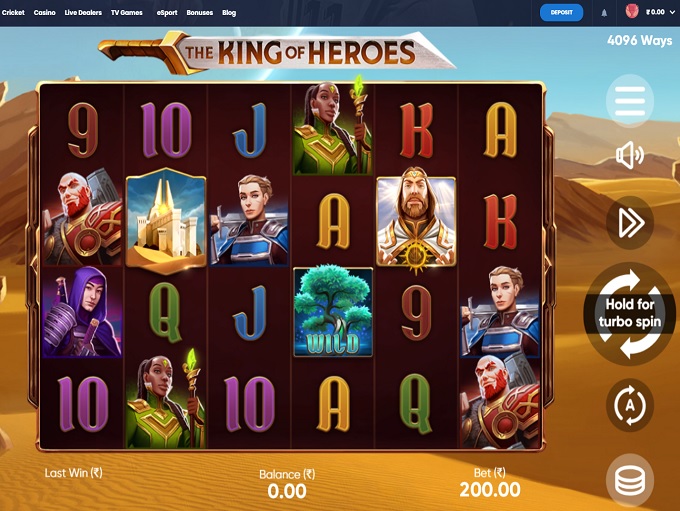This screenshot has width=680, height=511.
Task: Visit the eSport section
Action: 167,13
